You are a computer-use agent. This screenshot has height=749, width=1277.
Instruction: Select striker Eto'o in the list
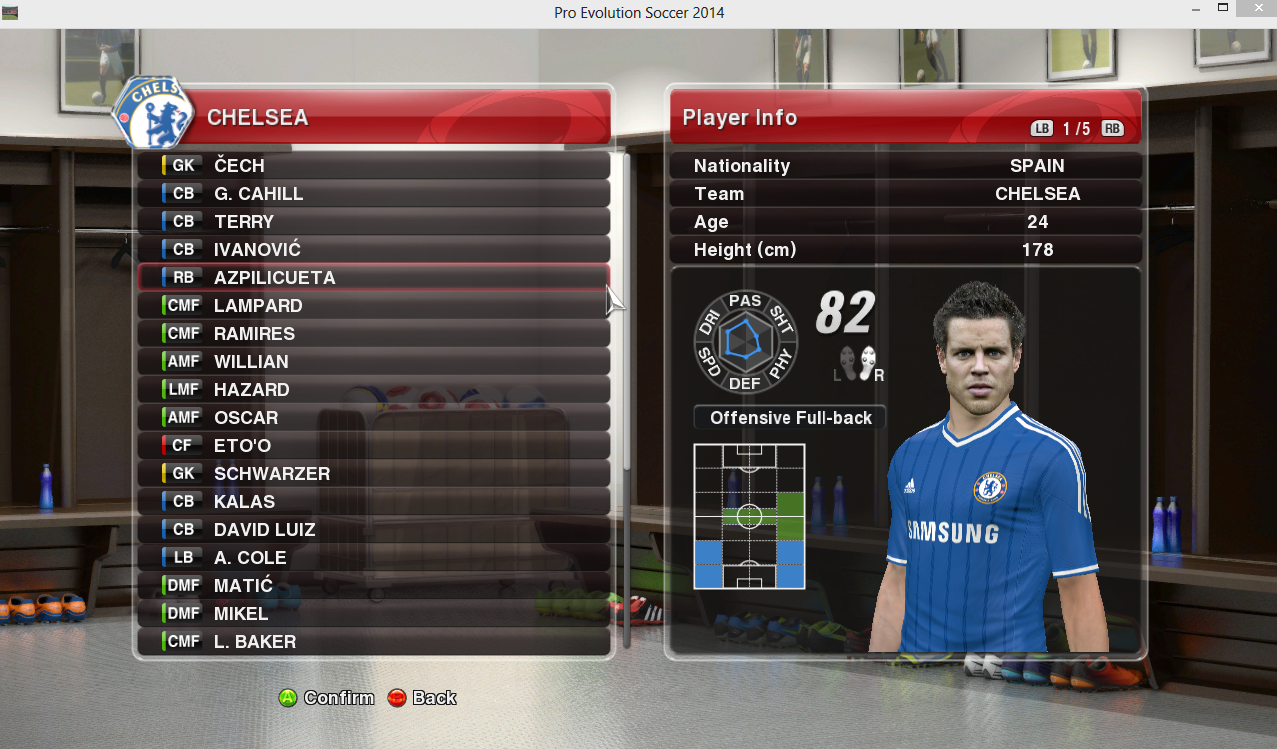pos(373,446)
